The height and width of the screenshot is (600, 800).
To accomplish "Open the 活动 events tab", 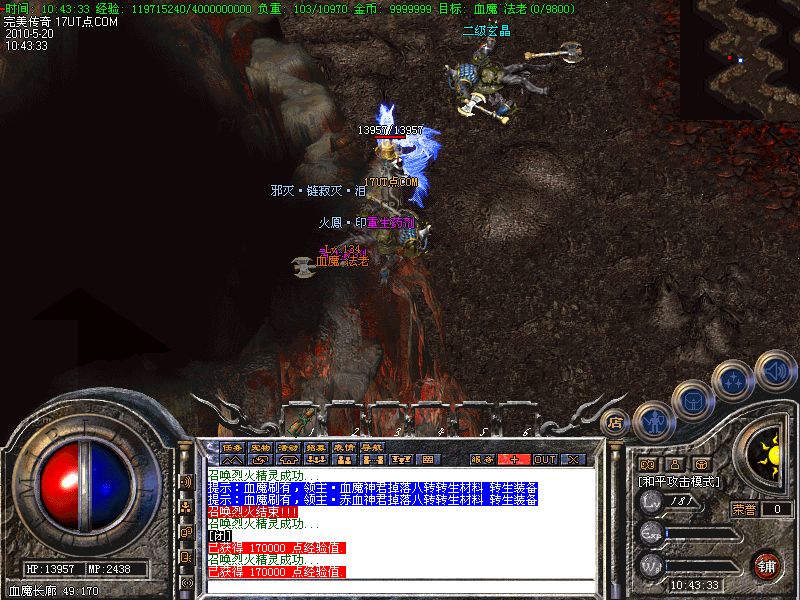I will click(288, 446).
